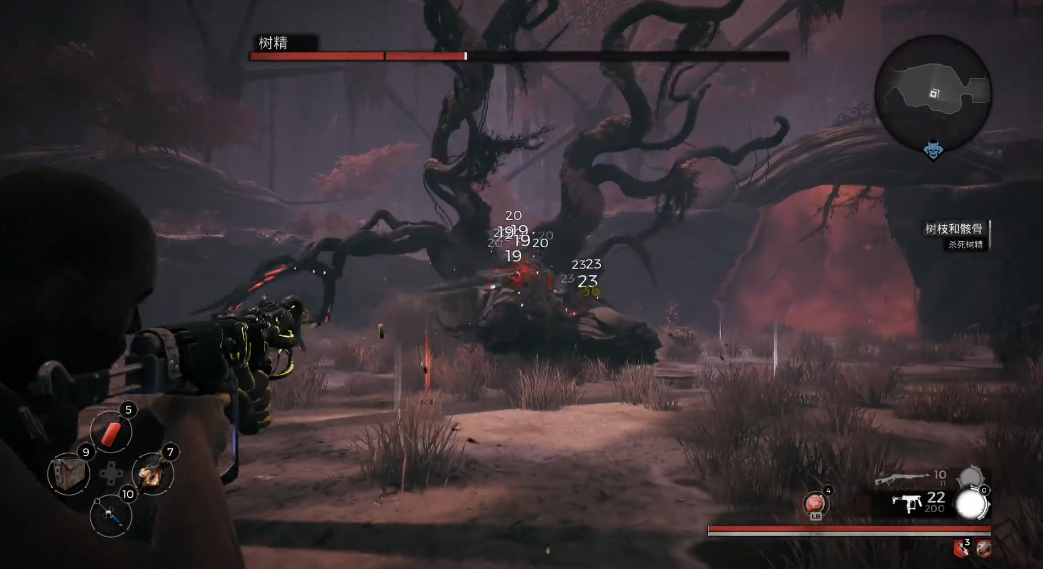
Task: Click the blue demon boss marker
Action: pos(933,150)
